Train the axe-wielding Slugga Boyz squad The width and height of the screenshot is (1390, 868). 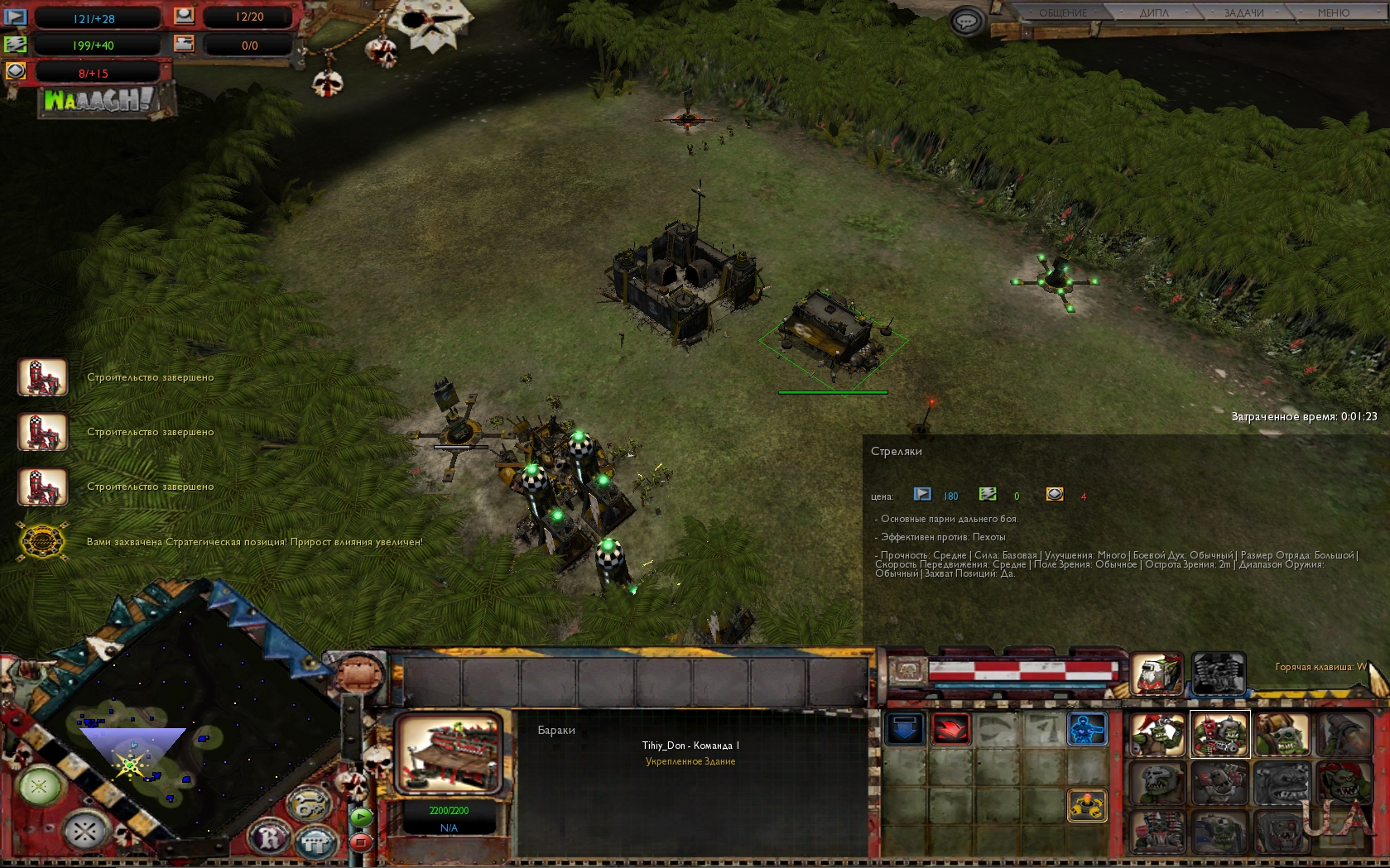pyautogui.click(x=1157, y=734)
